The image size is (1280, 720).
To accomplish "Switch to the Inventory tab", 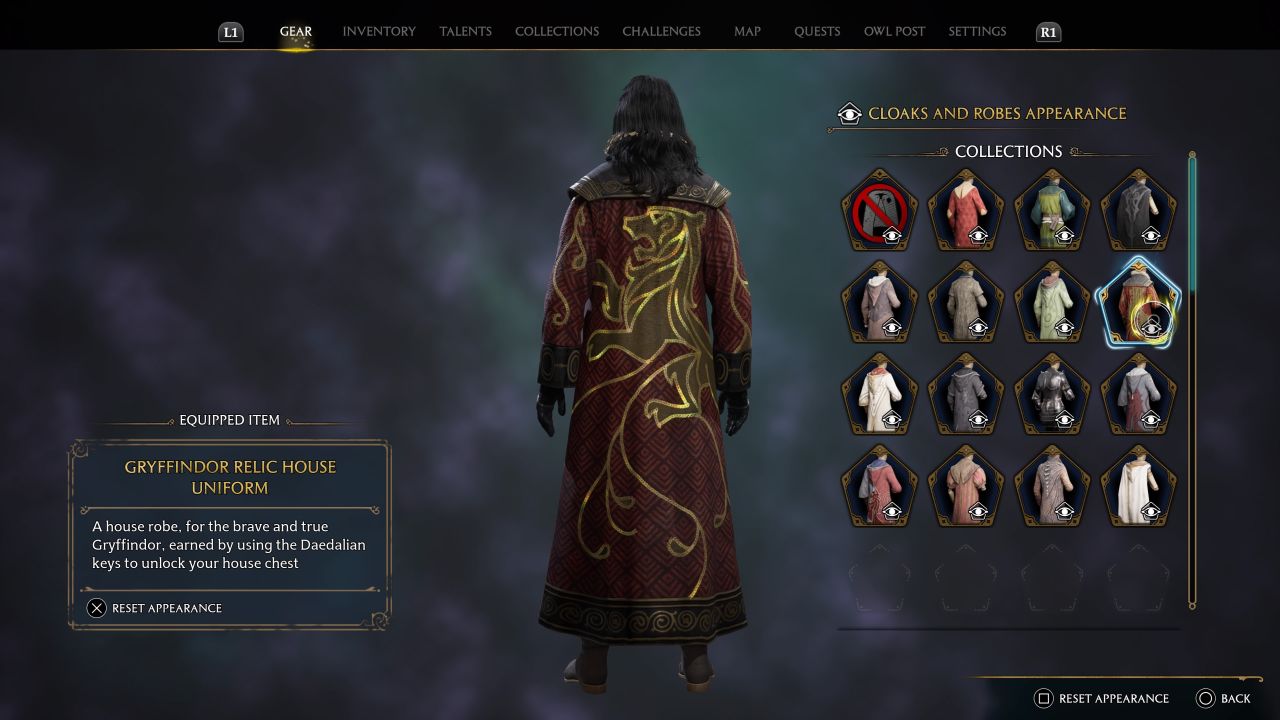I will 378,31.
